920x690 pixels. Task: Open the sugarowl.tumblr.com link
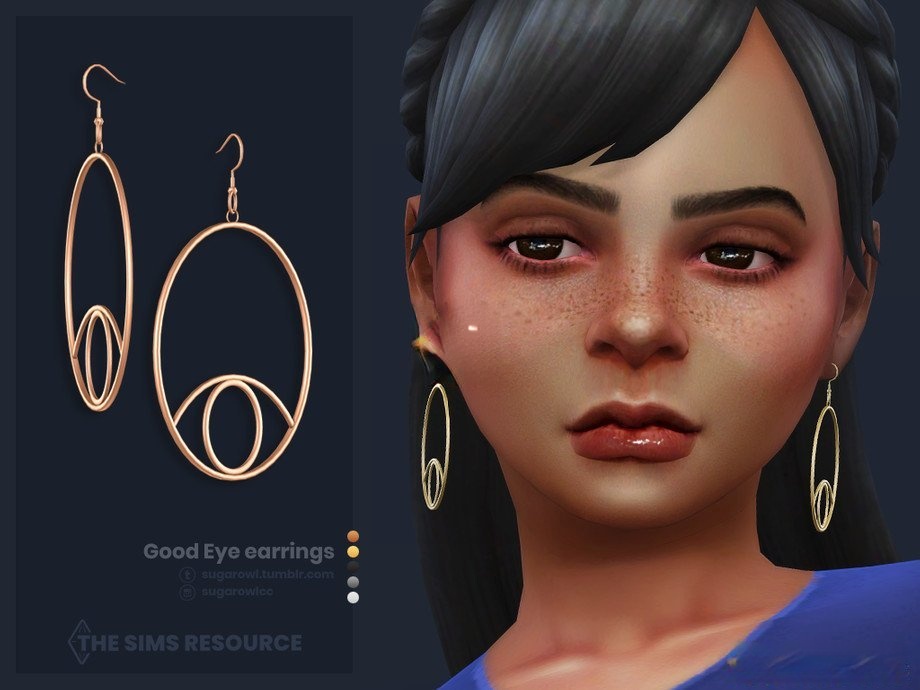pyautogui.click(x=265, y=574)
